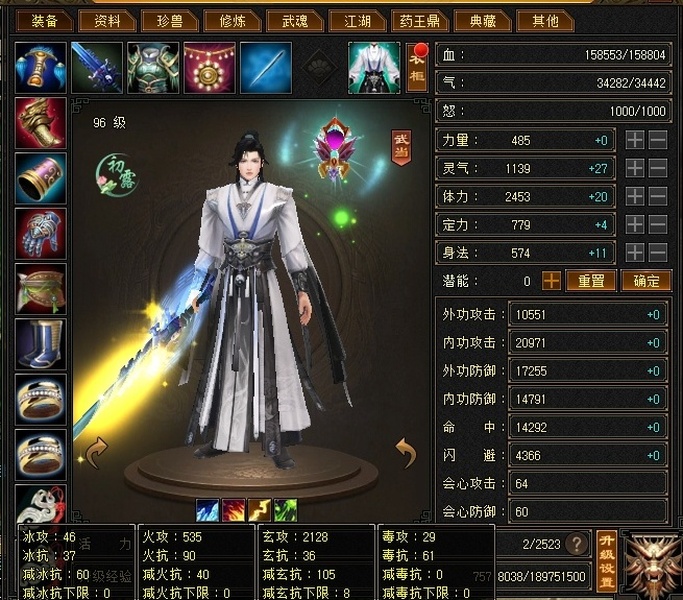This screenshot has width=683, height=600.
Task: Select the green chest armor slot
Action: [x=153, y=67]
